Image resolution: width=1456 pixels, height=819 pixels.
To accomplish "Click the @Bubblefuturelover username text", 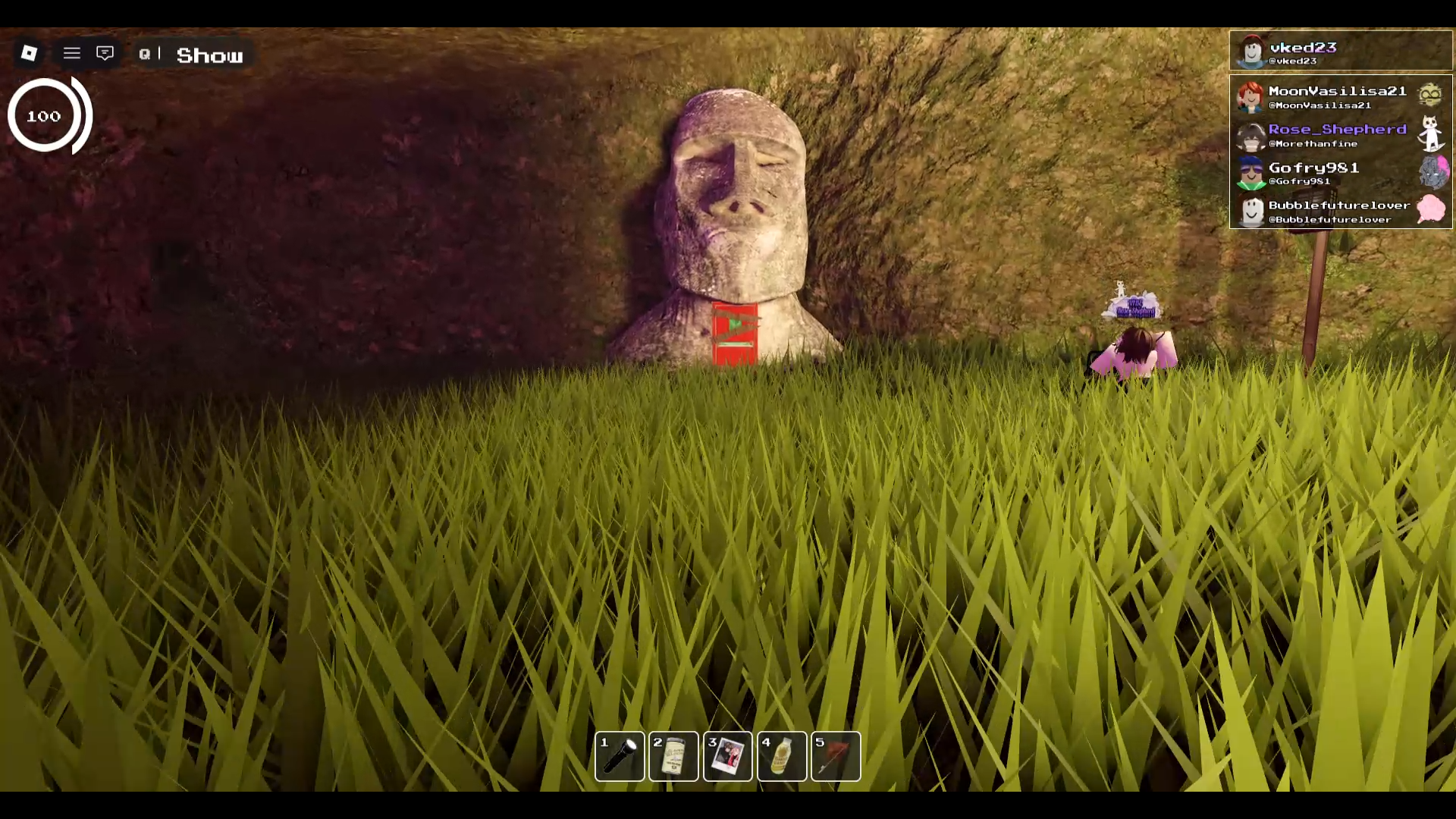I will (1331, 219).
